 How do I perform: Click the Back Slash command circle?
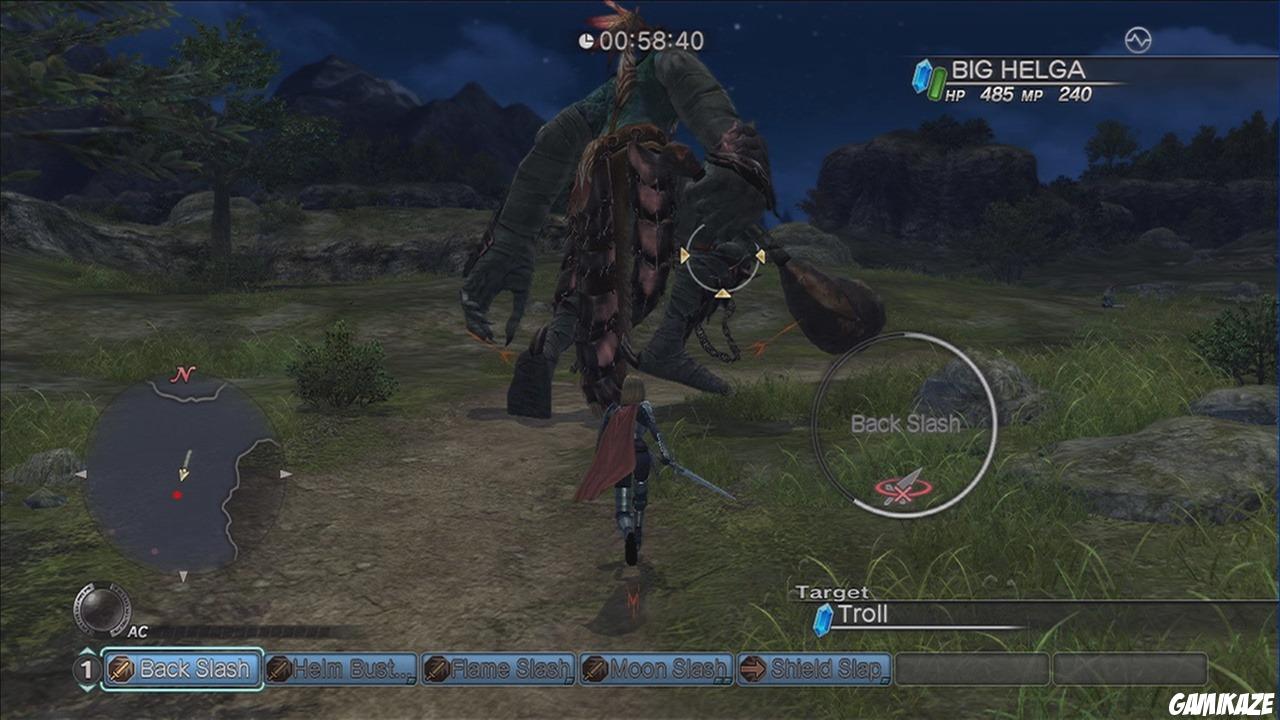coord(904,425)
